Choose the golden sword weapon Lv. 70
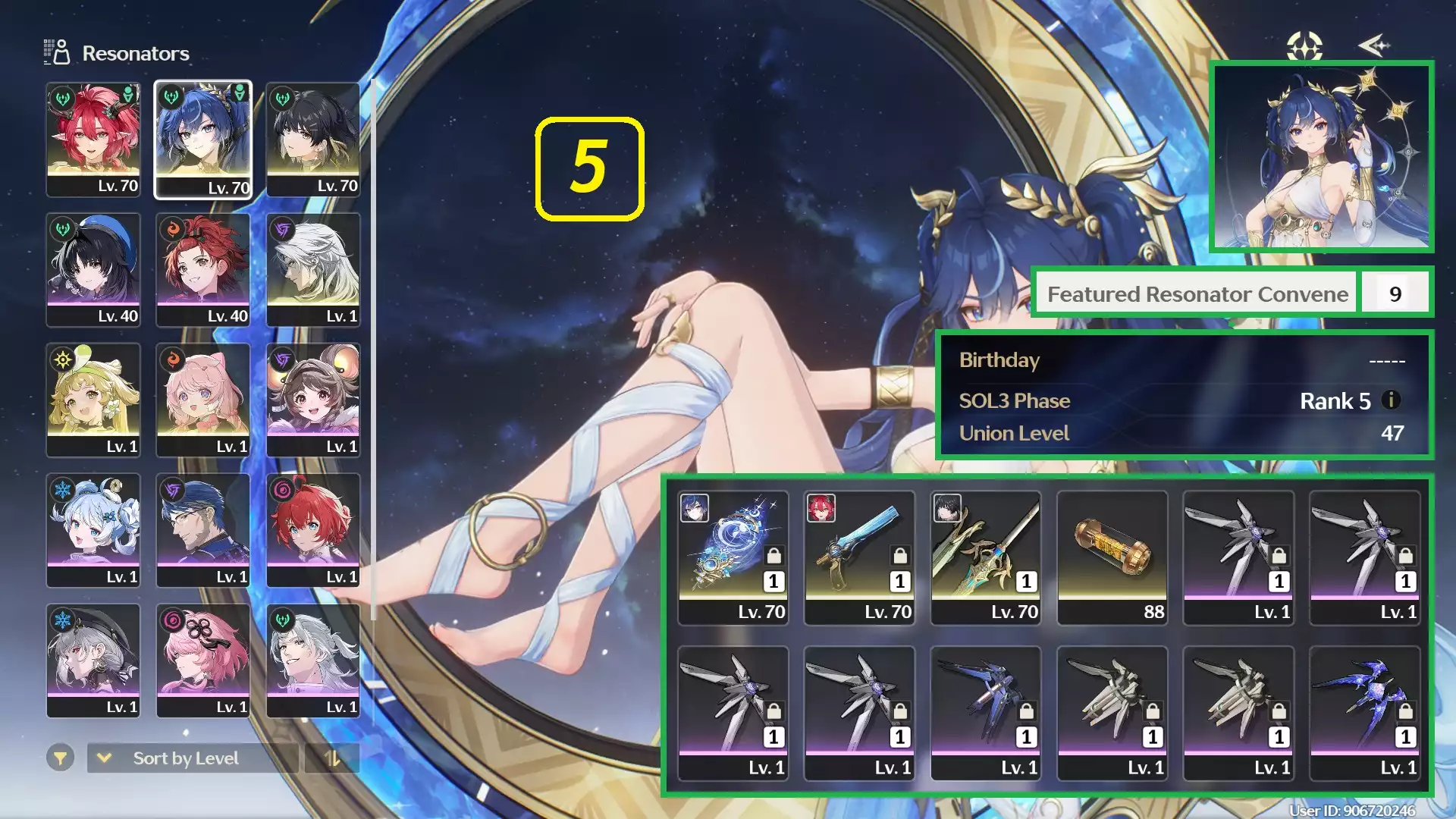Screen dimensions: 1456x819 pos(986,557)
